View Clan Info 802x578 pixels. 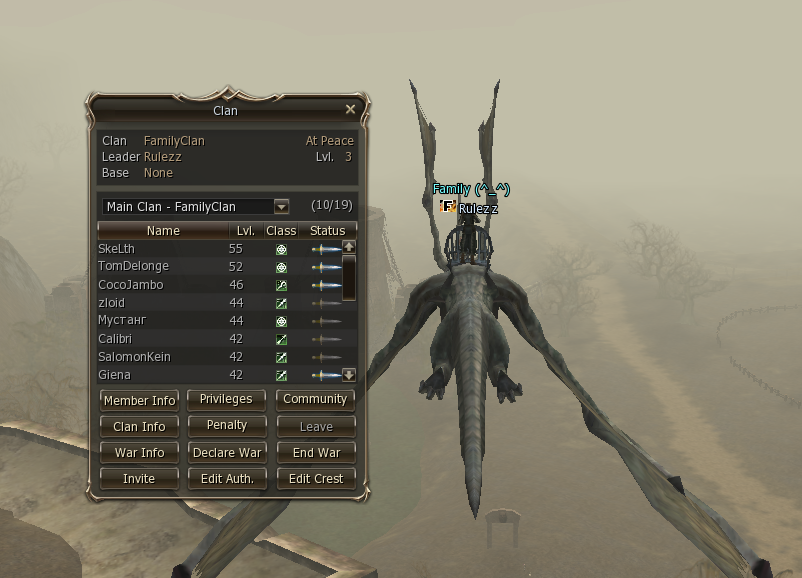139,426
